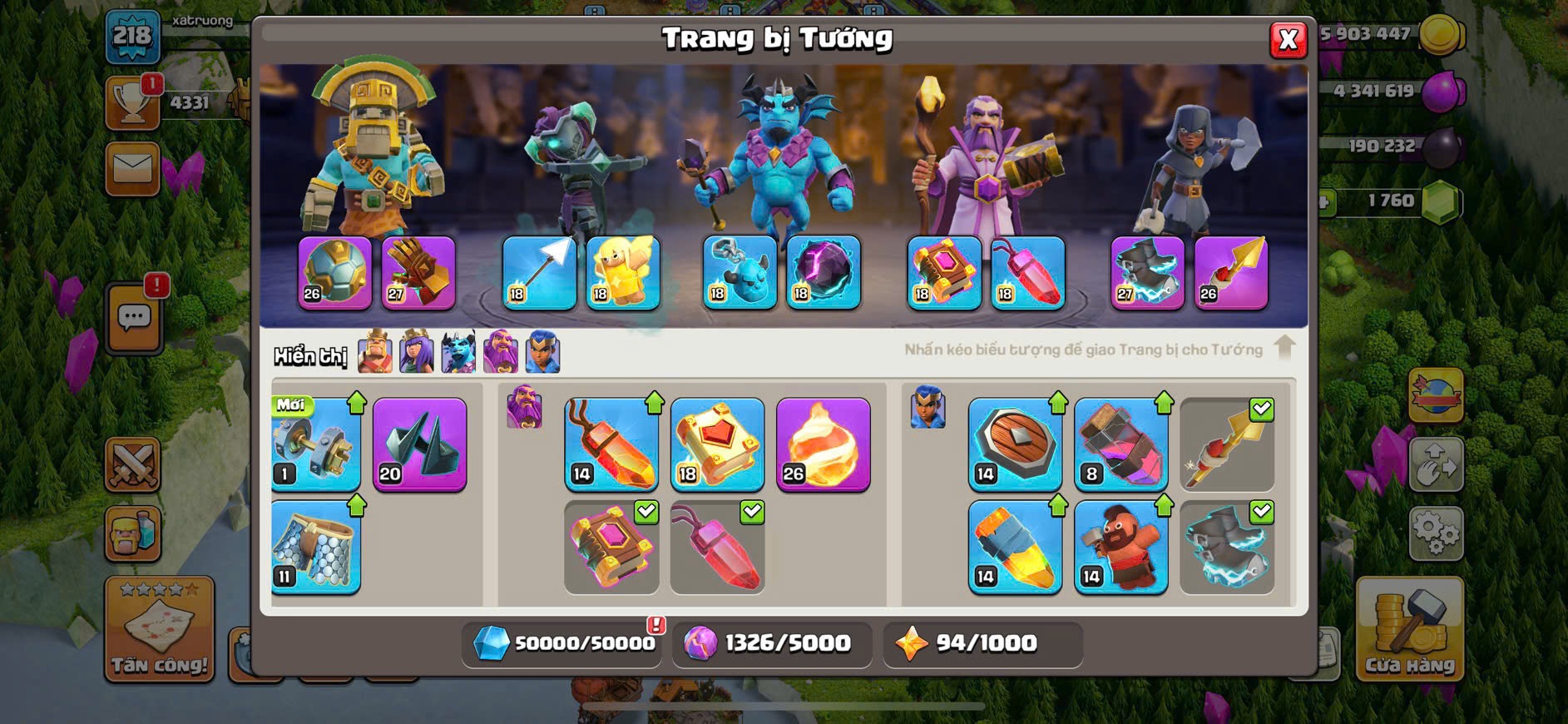This screenshot has width=1568, height=724.
Task: Close the Hero Equipment window
Action: 1288,39
